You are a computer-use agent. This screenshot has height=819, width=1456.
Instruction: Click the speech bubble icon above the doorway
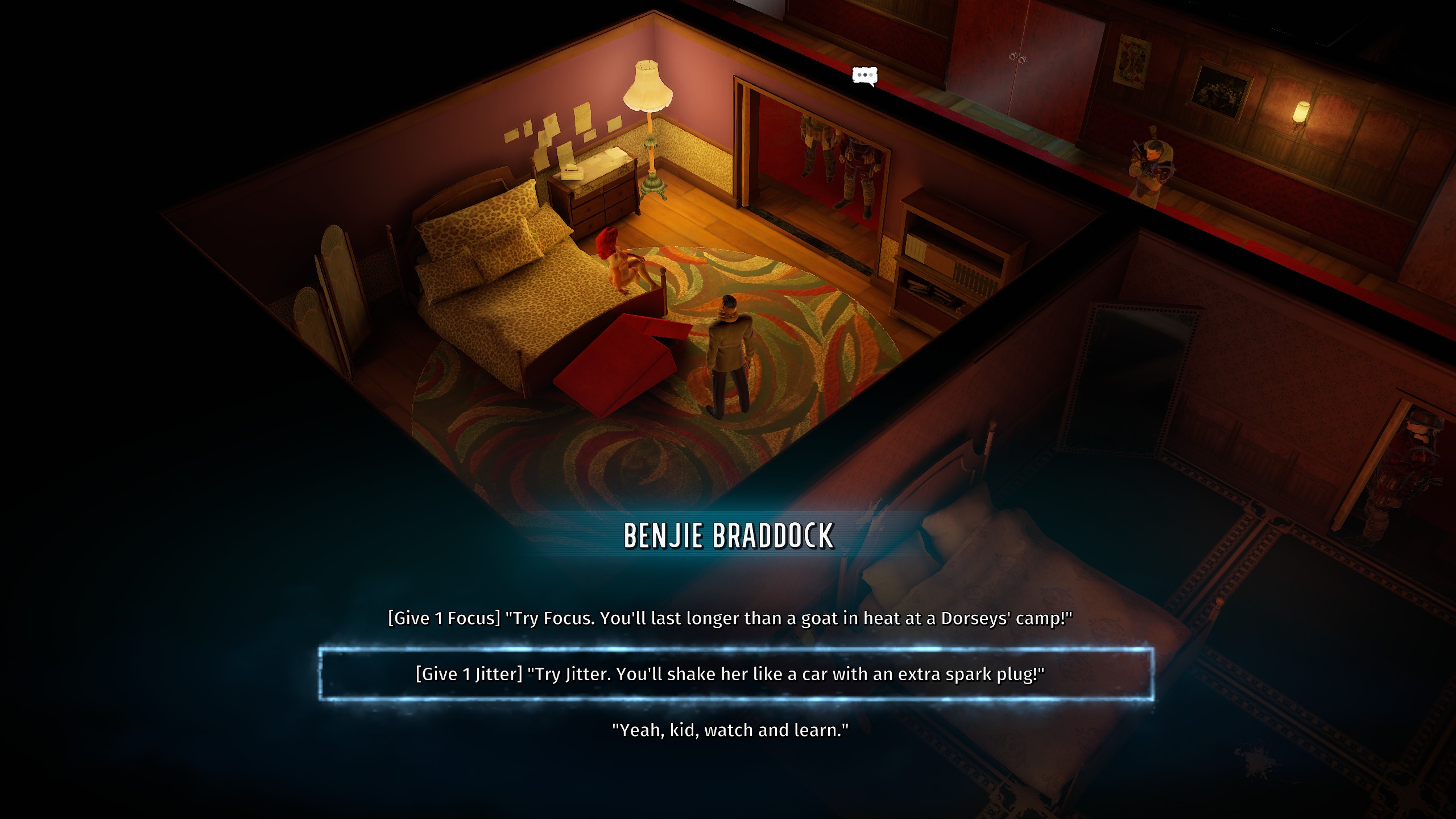[x=864, y=76]
